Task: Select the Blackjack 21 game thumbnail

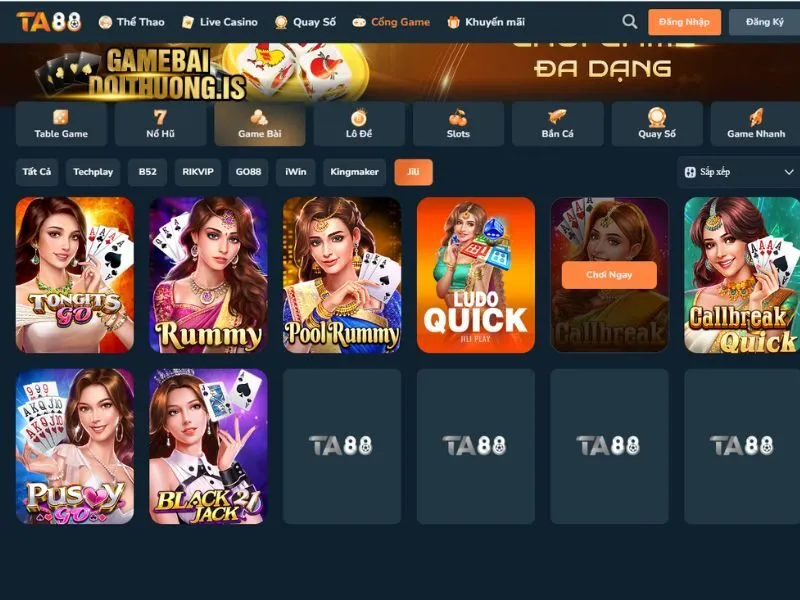Action: 208,446
